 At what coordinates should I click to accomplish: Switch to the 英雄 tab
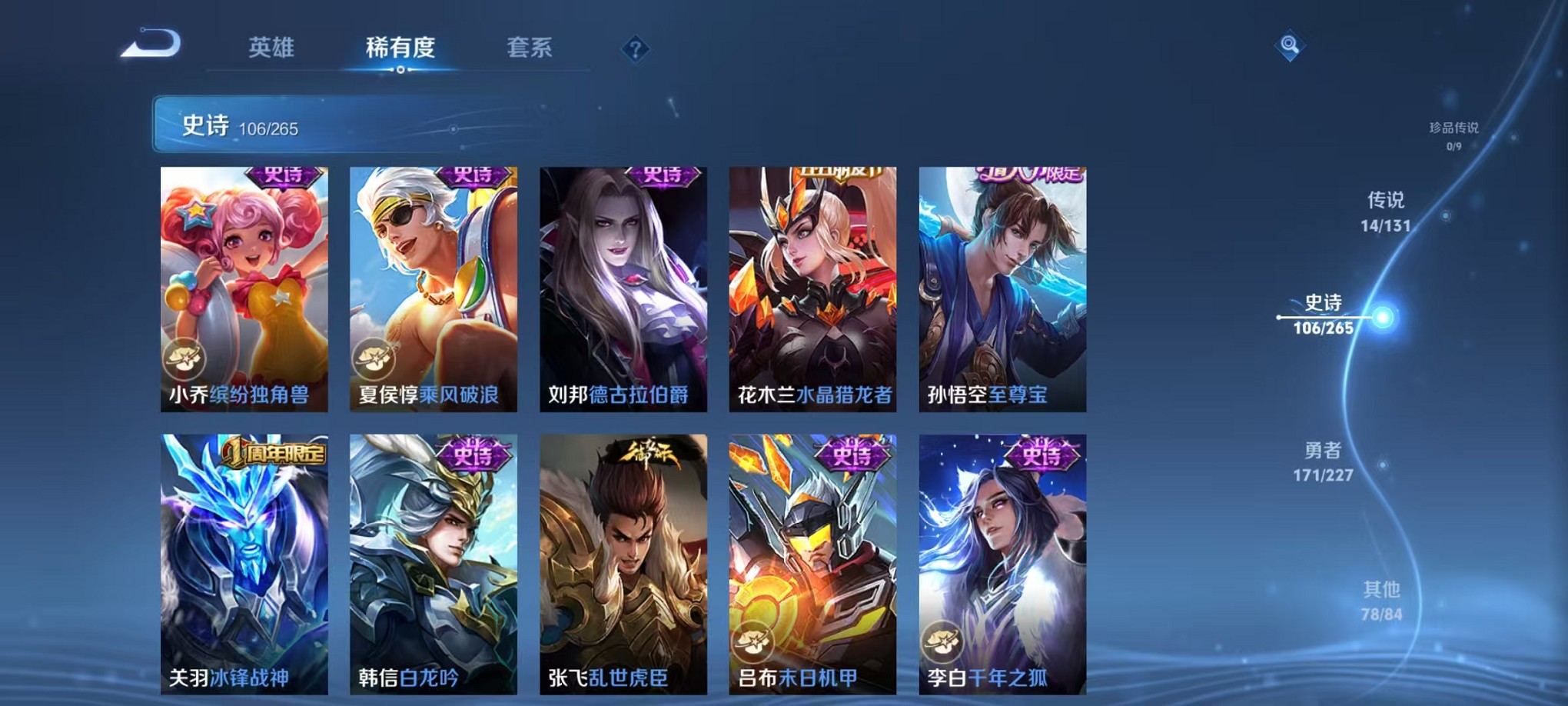[275, 48]
